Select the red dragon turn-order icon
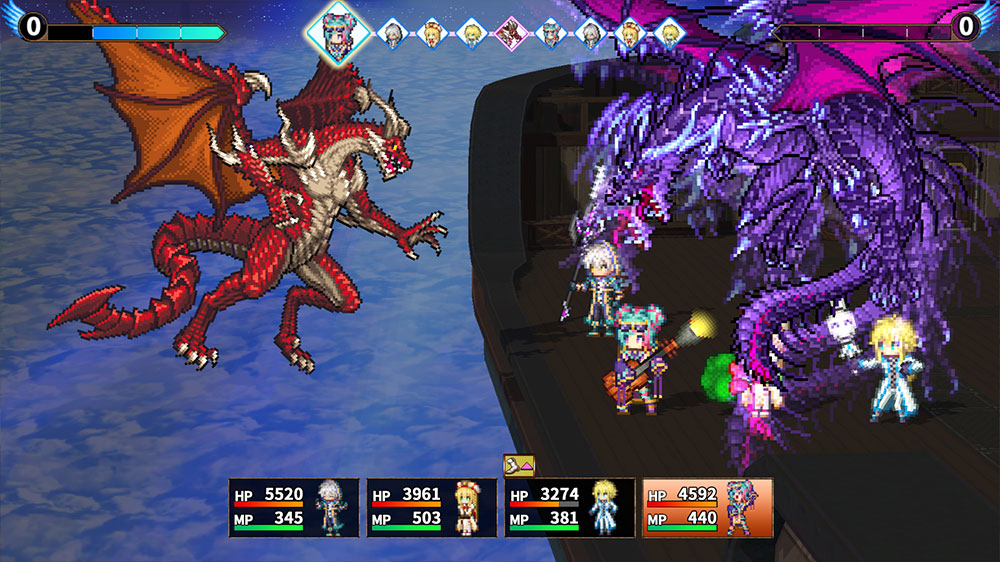The width and height of the screenshot is (1000, 562). pyautogui.click(x=509, y=34)
